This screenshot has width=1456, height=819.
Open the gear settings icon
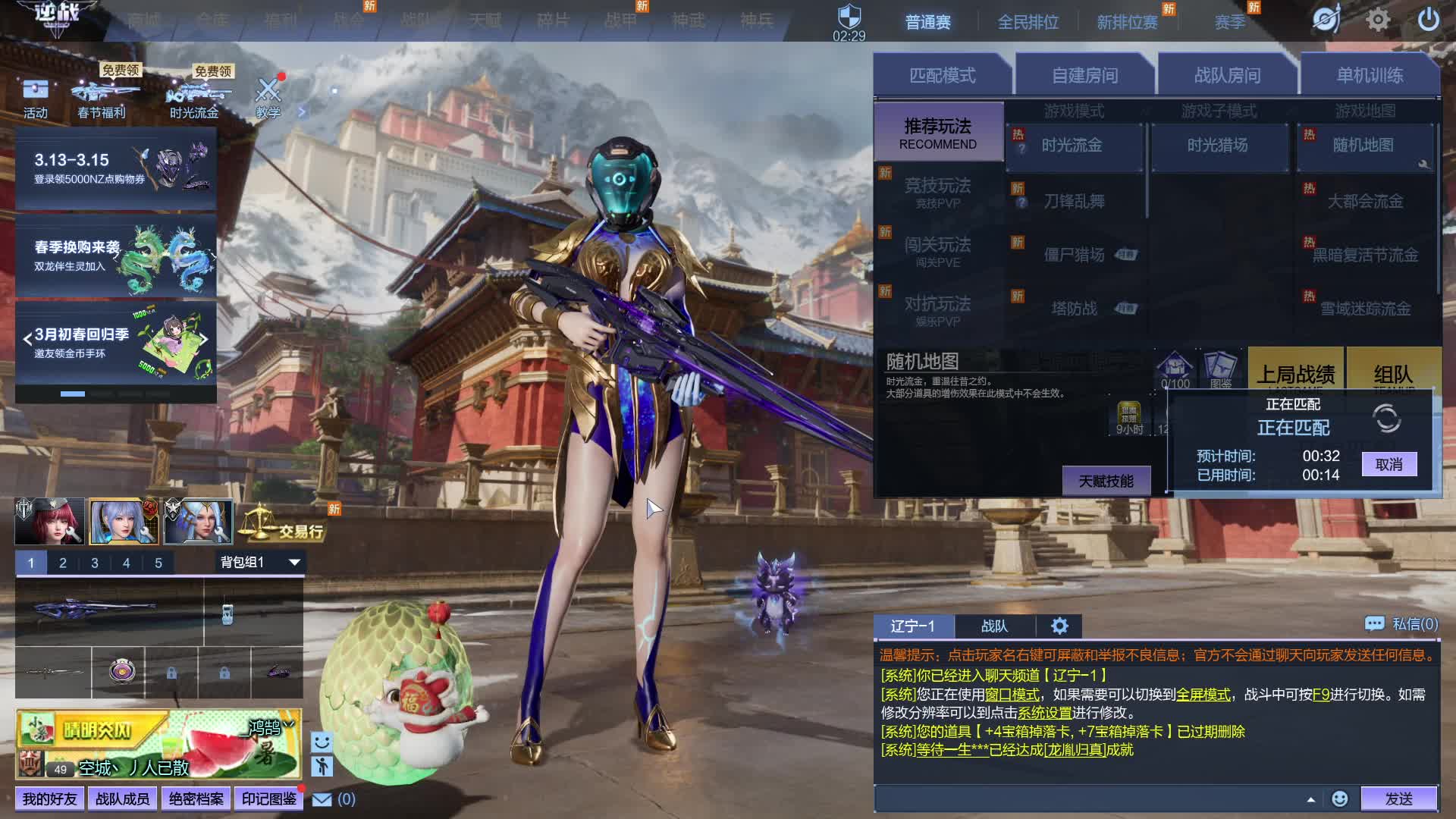click(1378, 20)
